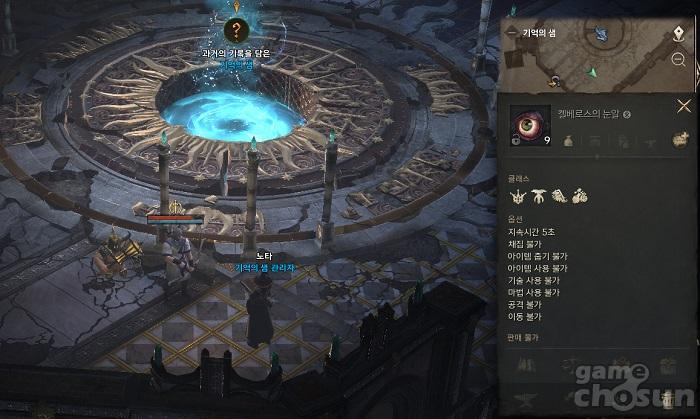Click the map marker pin button
This screenshot has height=419, width=700.
pos(678,32)
